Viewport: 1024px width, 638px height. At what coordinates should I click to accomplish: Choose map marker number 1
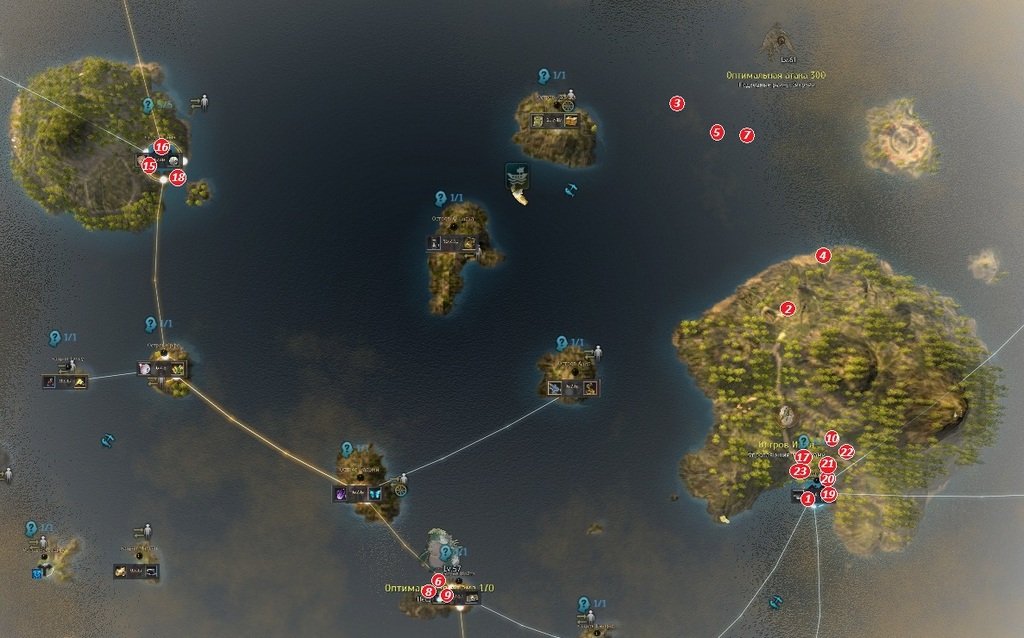[x=808, y=498]
